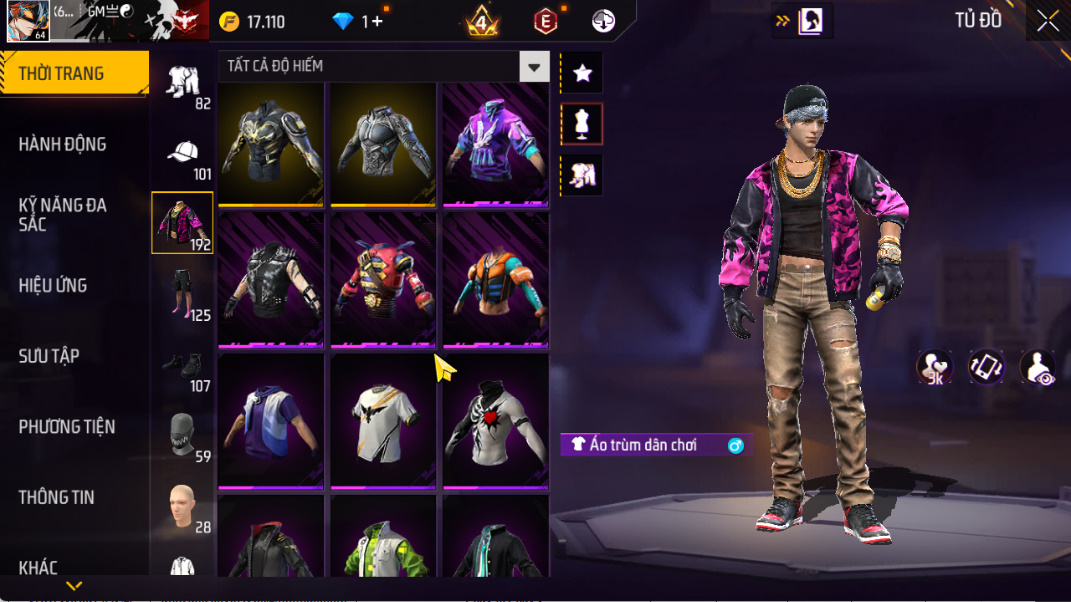
Task: Show the THÔNG TIN section
Action: (56, 497)
